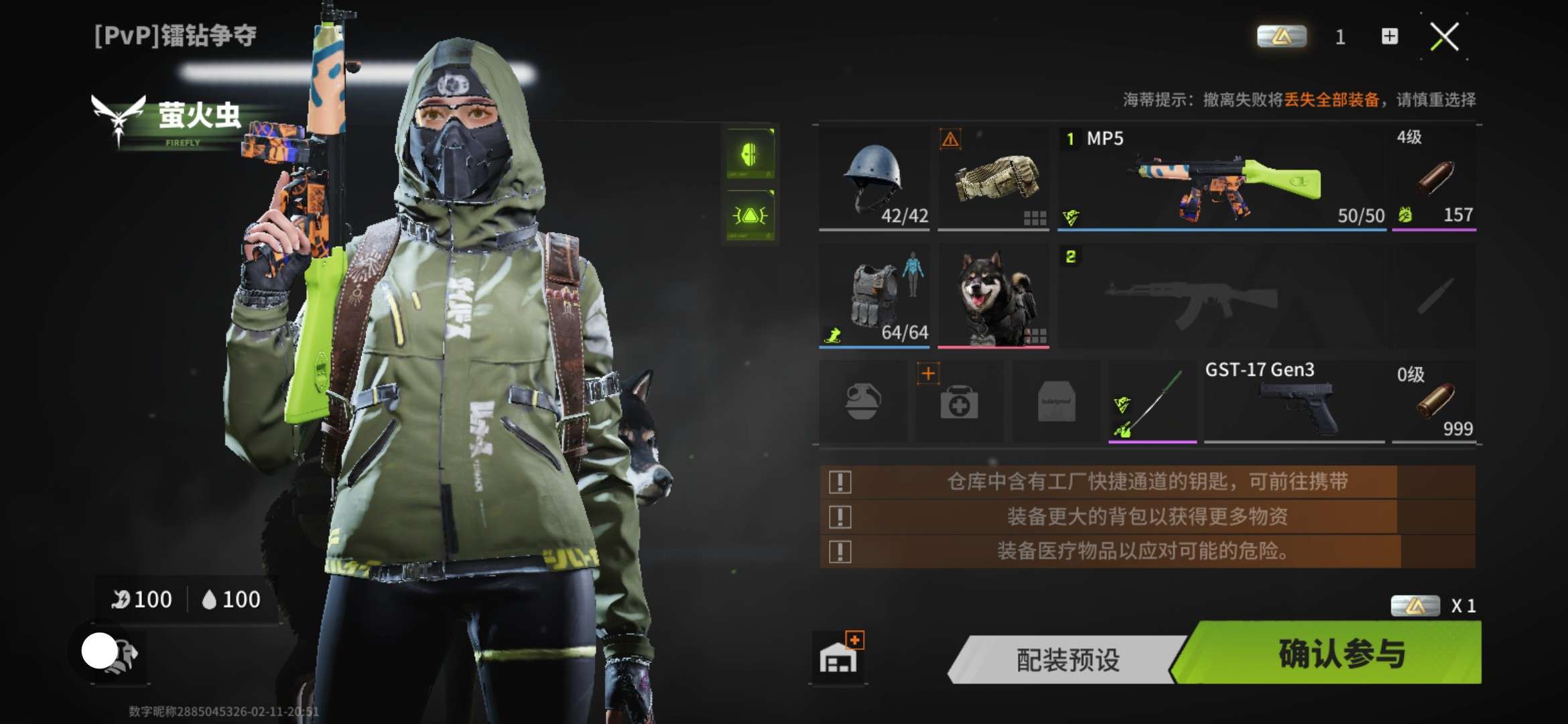The image size is (1568, 724).
Task: Open the pistol ammo slot showing 999
Action: [1434, 402]
